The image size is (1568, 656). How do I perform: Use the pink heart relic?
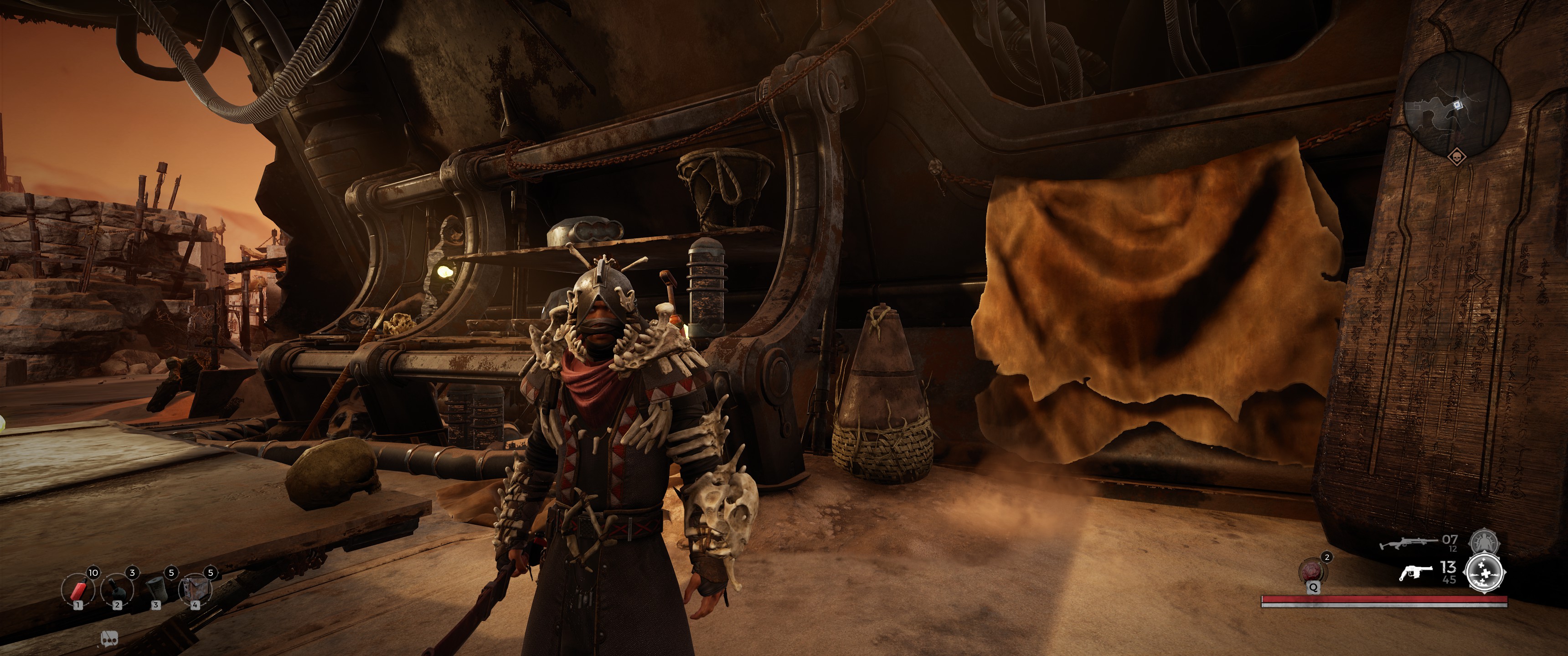click(x=1314, y=571)
